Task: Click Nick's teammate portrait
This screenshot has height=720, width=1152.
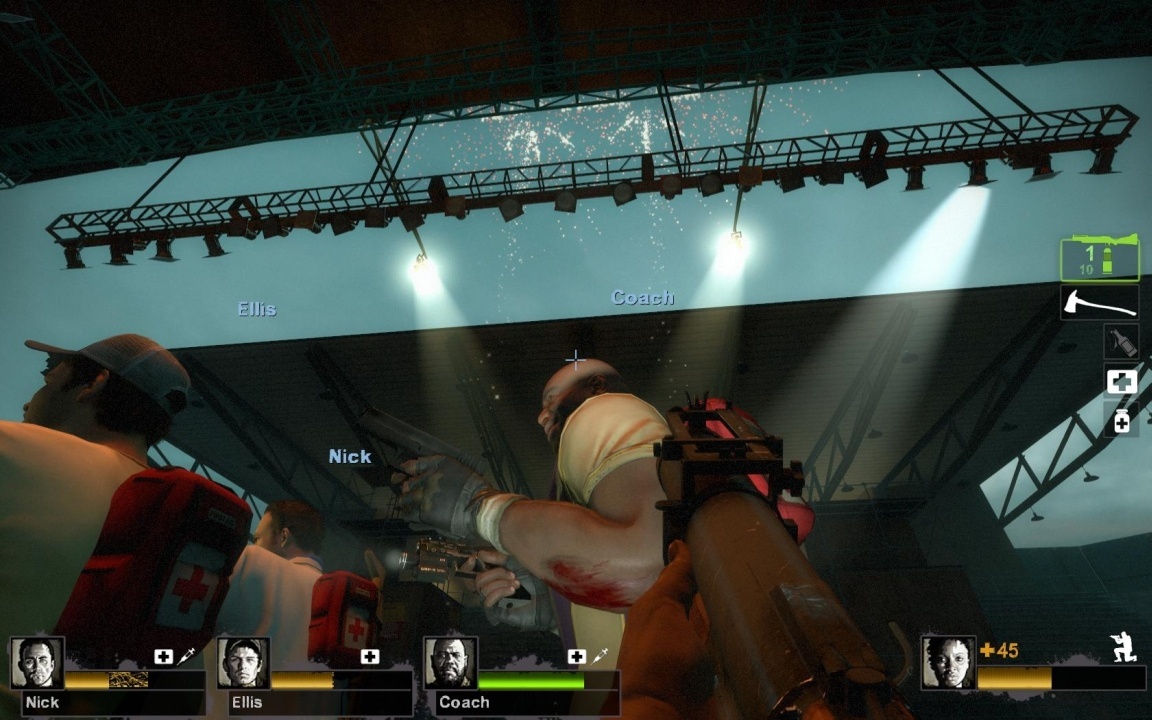Action: (x=38, y=663)
